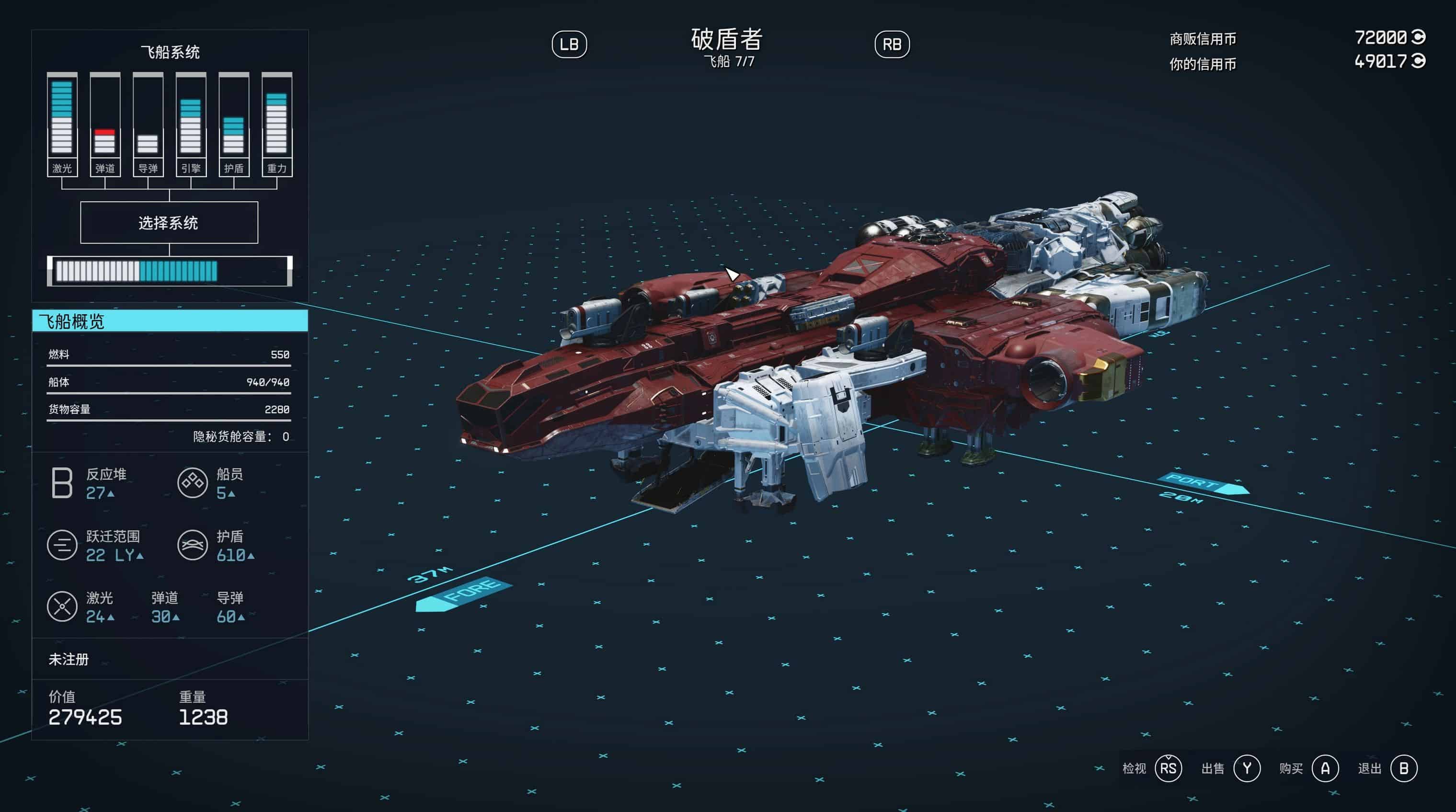Select the 引擎 (engine) power column
The height and width of the screenshot is (812, 1456).
tap(191, 124)
